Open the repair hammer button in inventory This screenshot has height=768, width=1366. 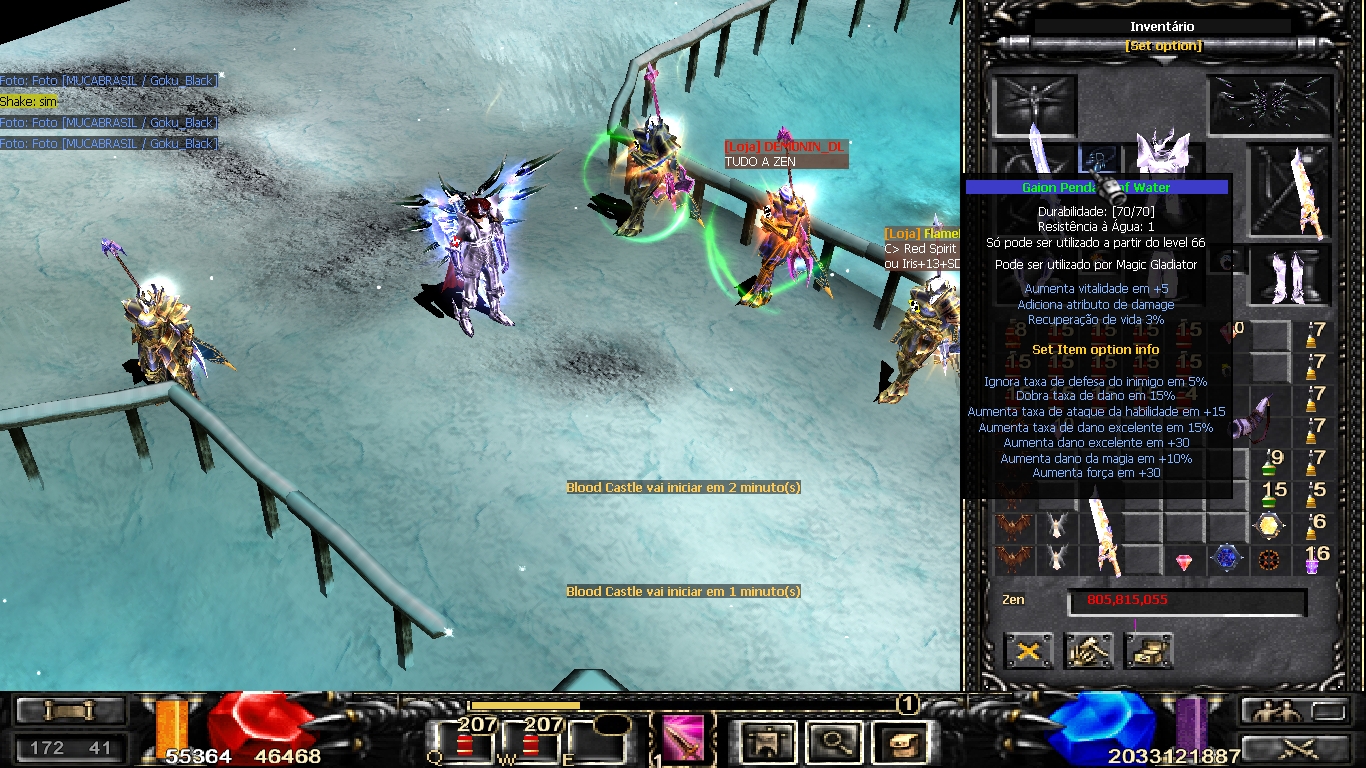pyautogui.click(x=1088, y=652)
